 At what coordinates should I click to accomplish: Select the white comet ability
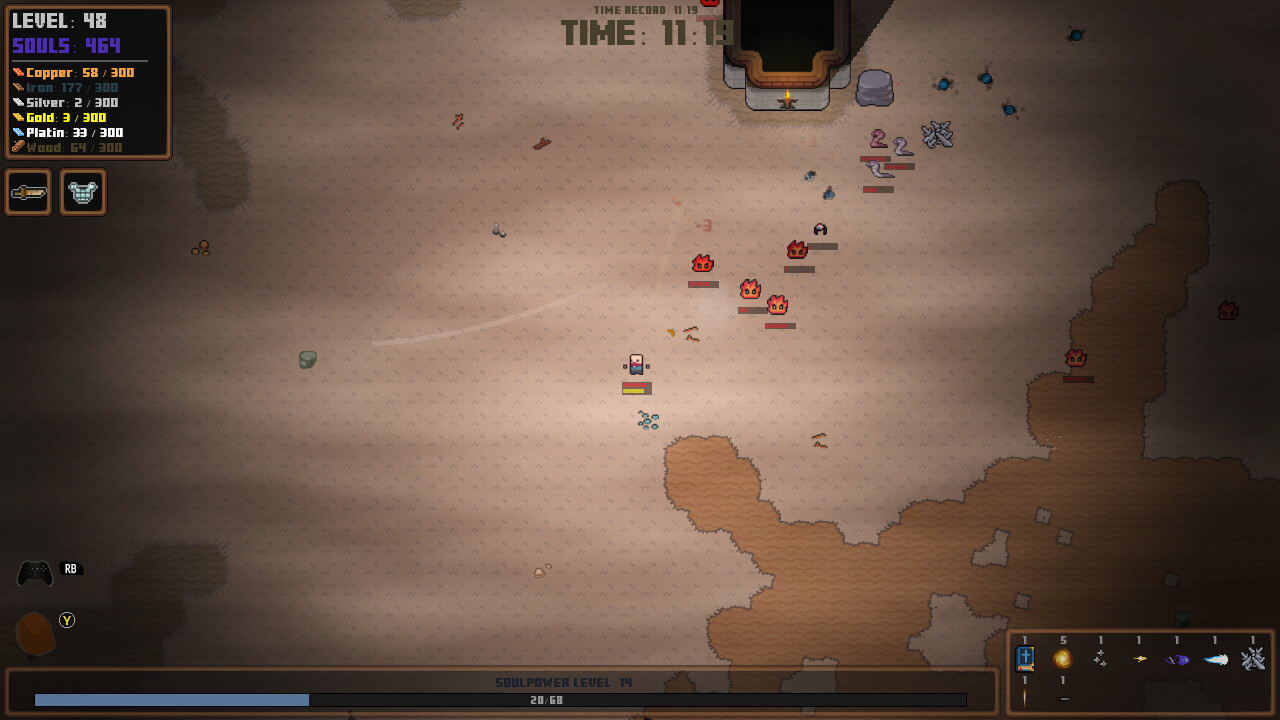tap(1213, 659)
